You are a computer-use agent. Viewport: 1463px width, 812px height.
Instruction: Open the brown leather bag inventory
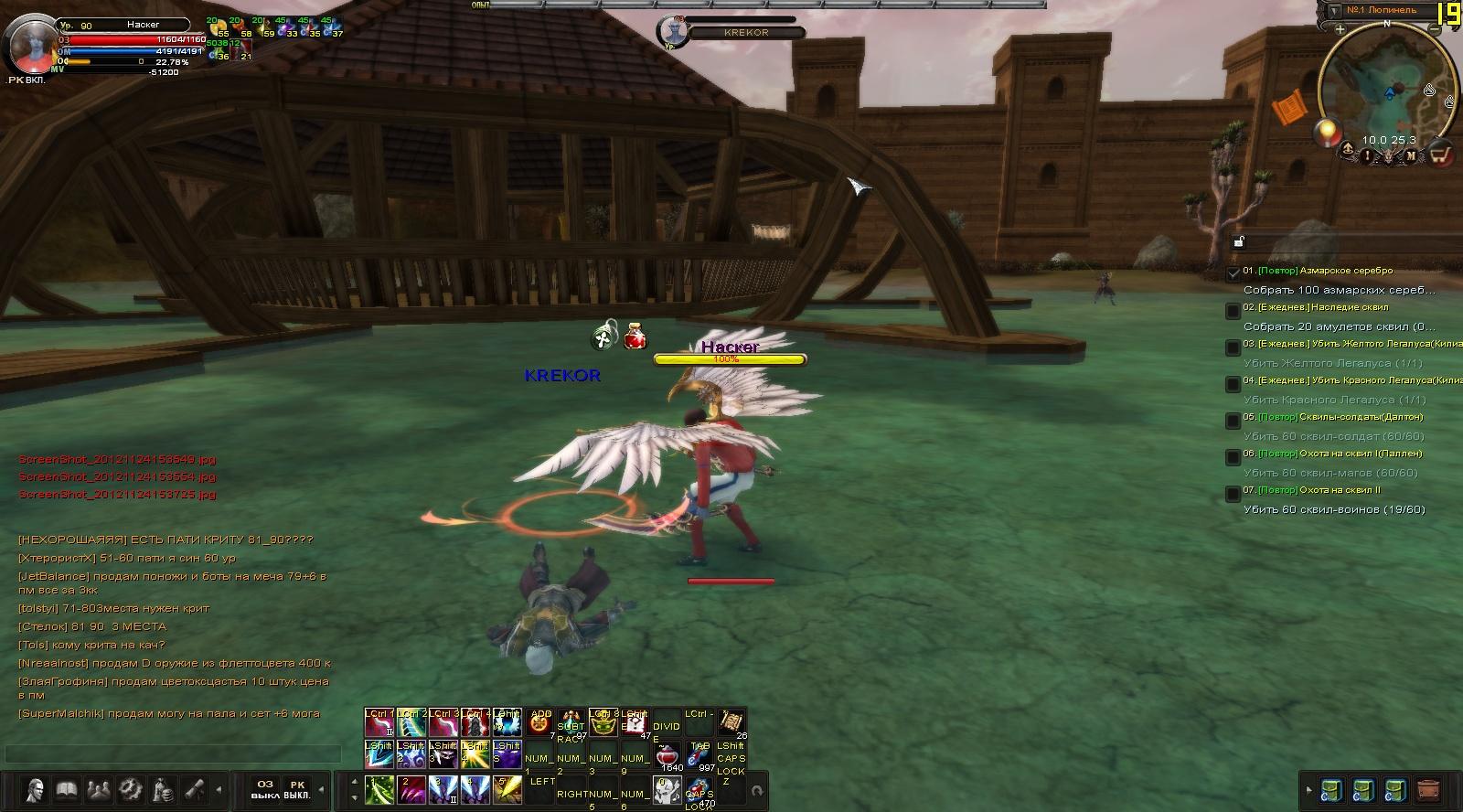point(1427,789)
